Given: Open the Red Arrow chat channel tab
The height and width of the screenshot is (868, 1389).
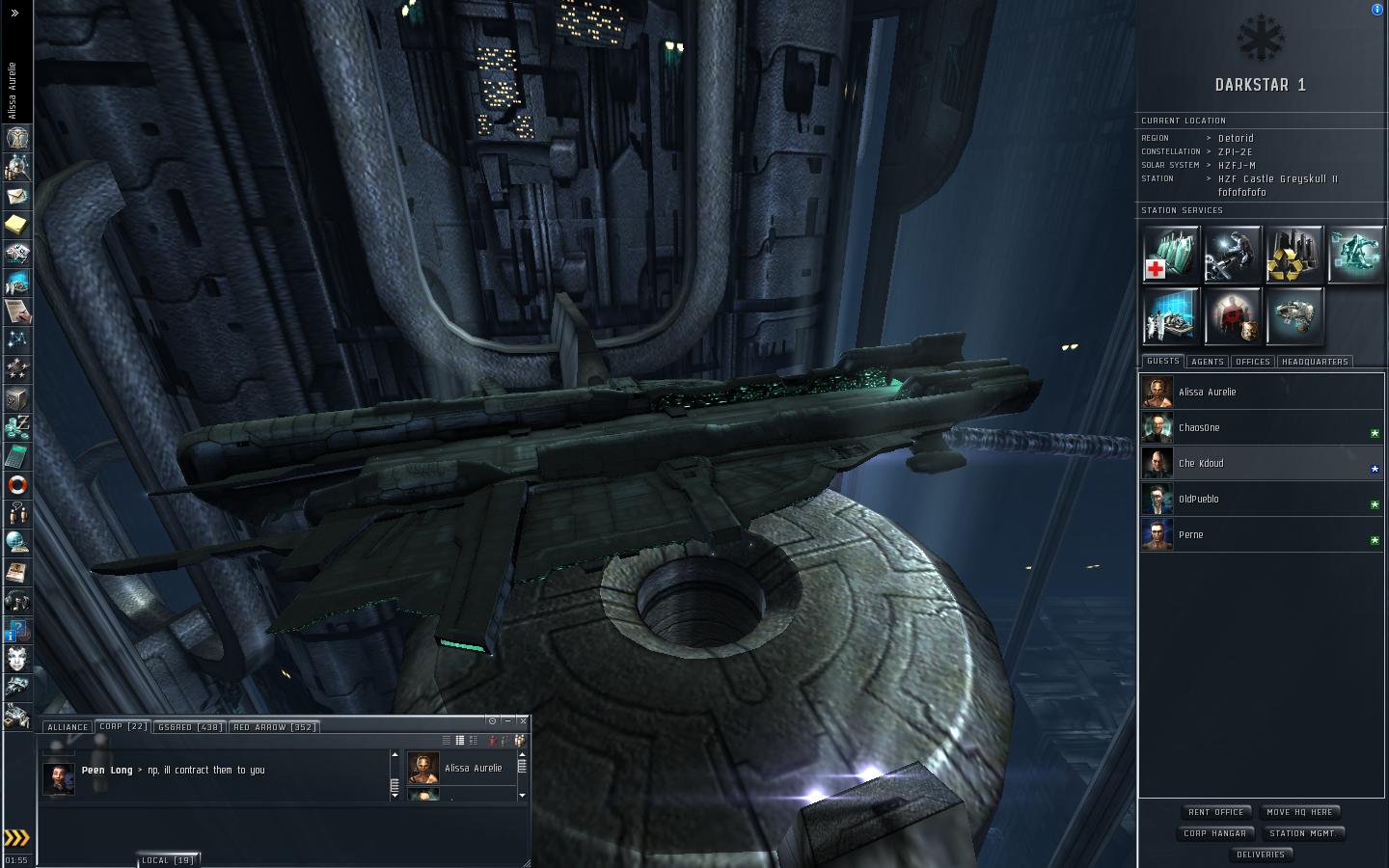Looking at the screenshot, I should 274,727.
